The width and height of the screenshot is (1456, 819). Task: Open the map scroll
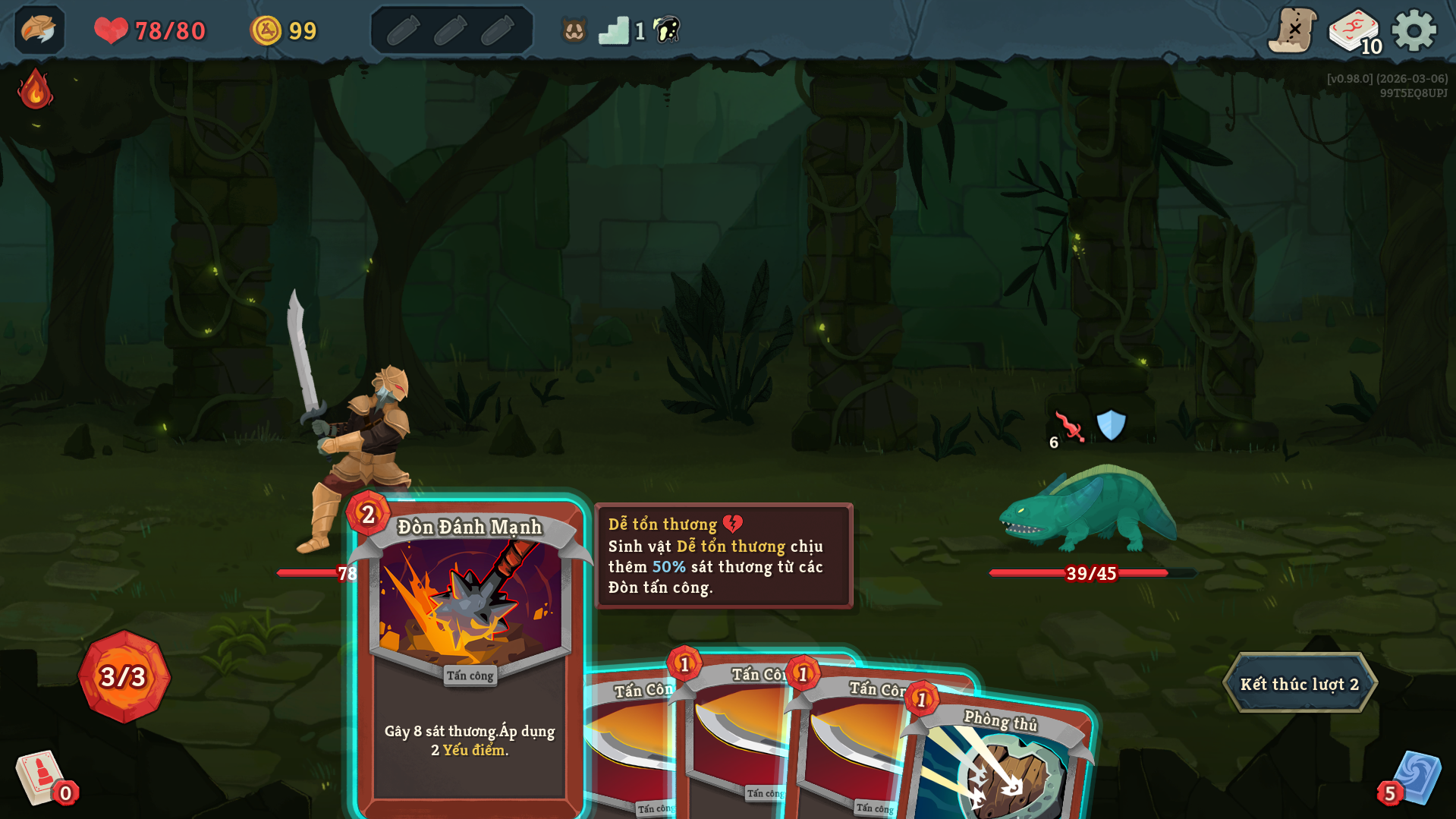(1292, 31)
